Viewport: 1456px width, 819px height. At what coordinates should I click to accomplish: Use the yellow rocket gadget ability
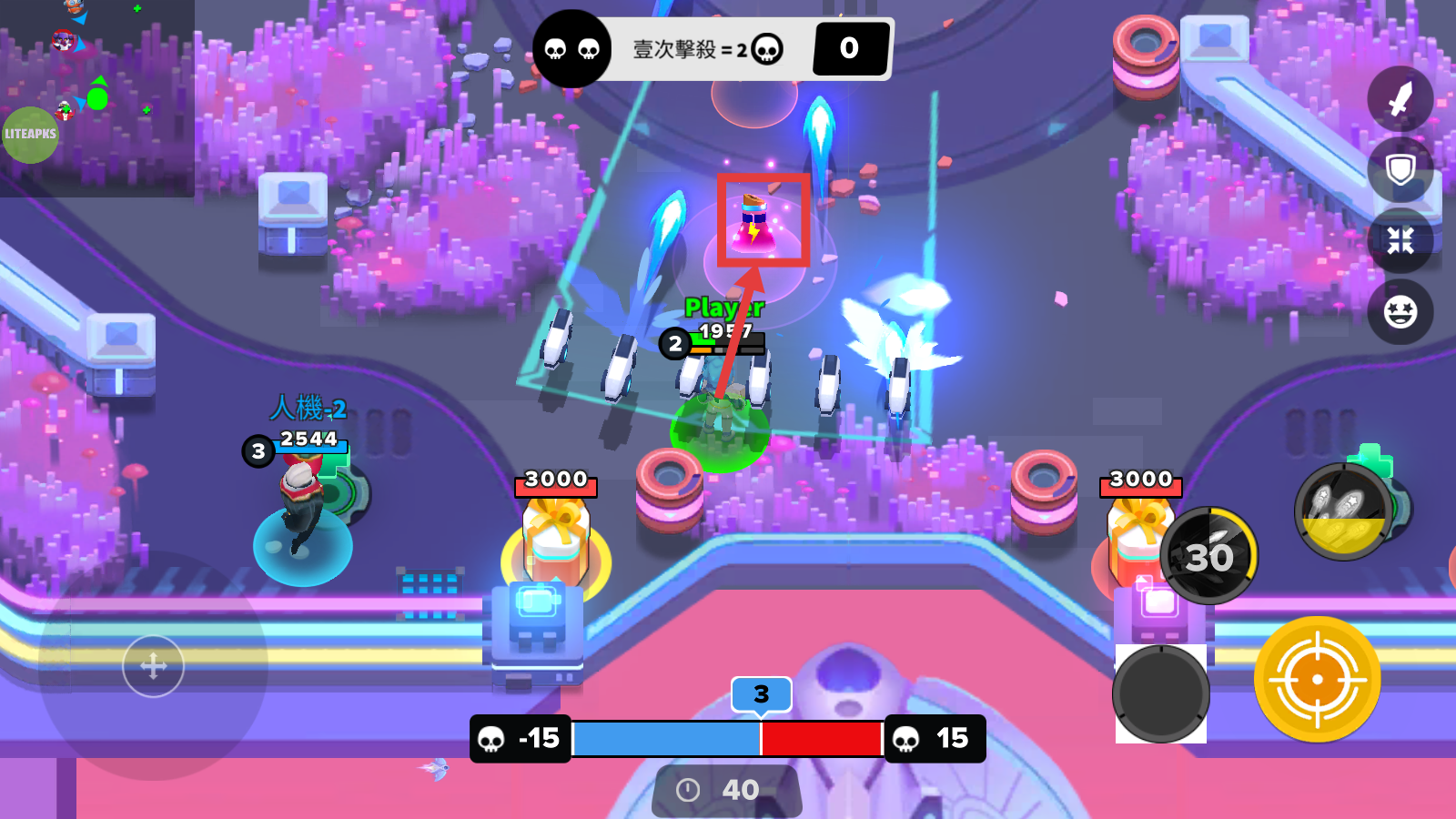[1343, 511]
